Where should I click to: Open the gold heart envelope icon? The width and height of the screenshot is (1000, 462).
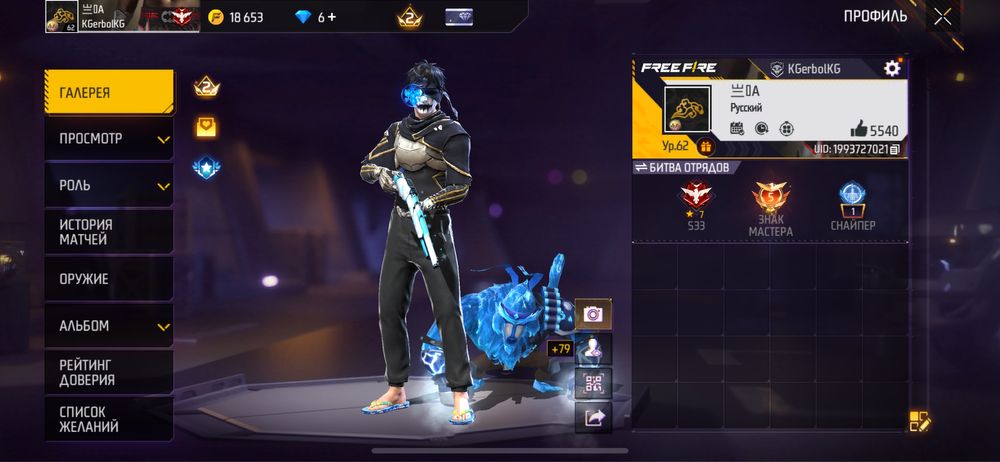click(206, 127)
